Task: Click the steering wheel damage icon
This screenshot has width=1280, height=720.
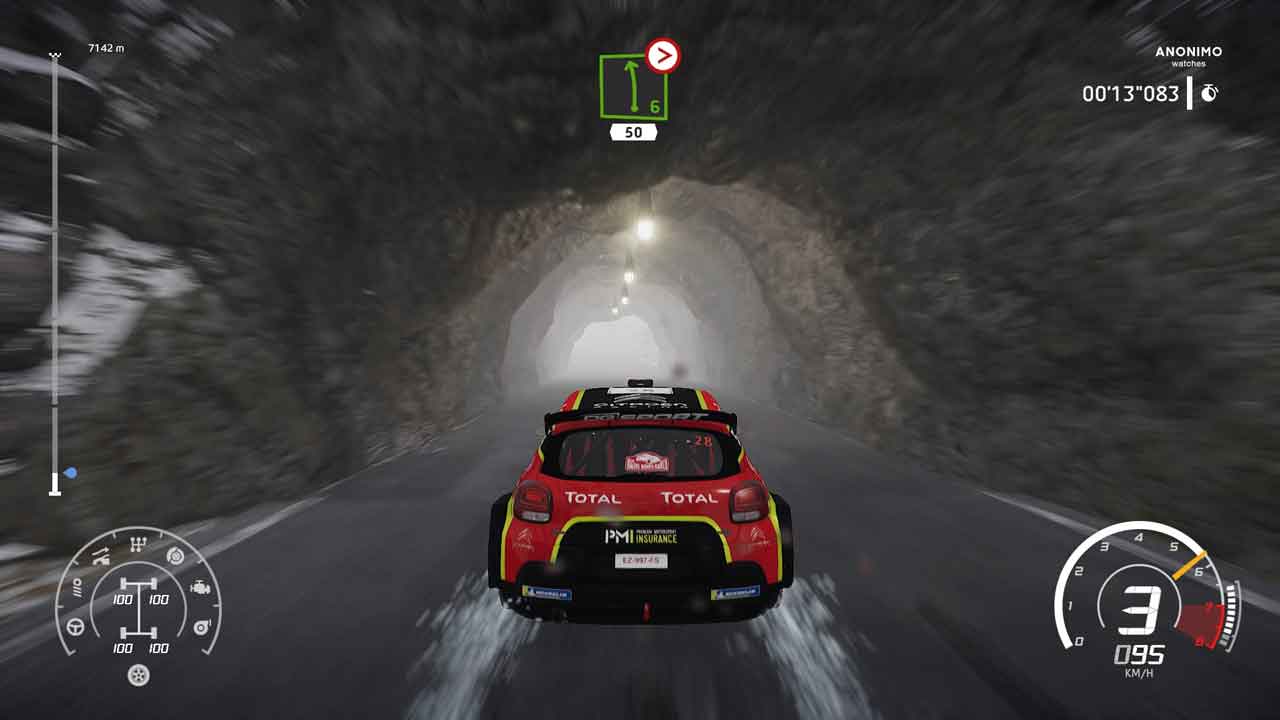Action: click(75, 627)
